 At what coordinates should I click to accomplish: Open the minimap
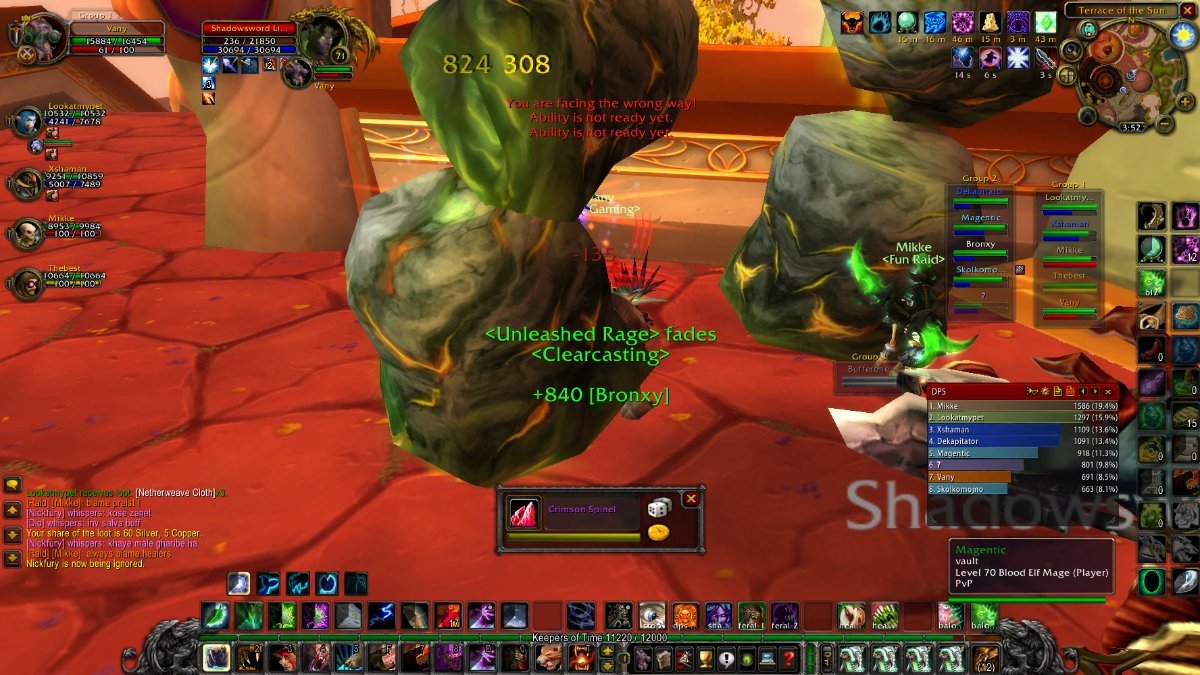(x=1121, y=69)
